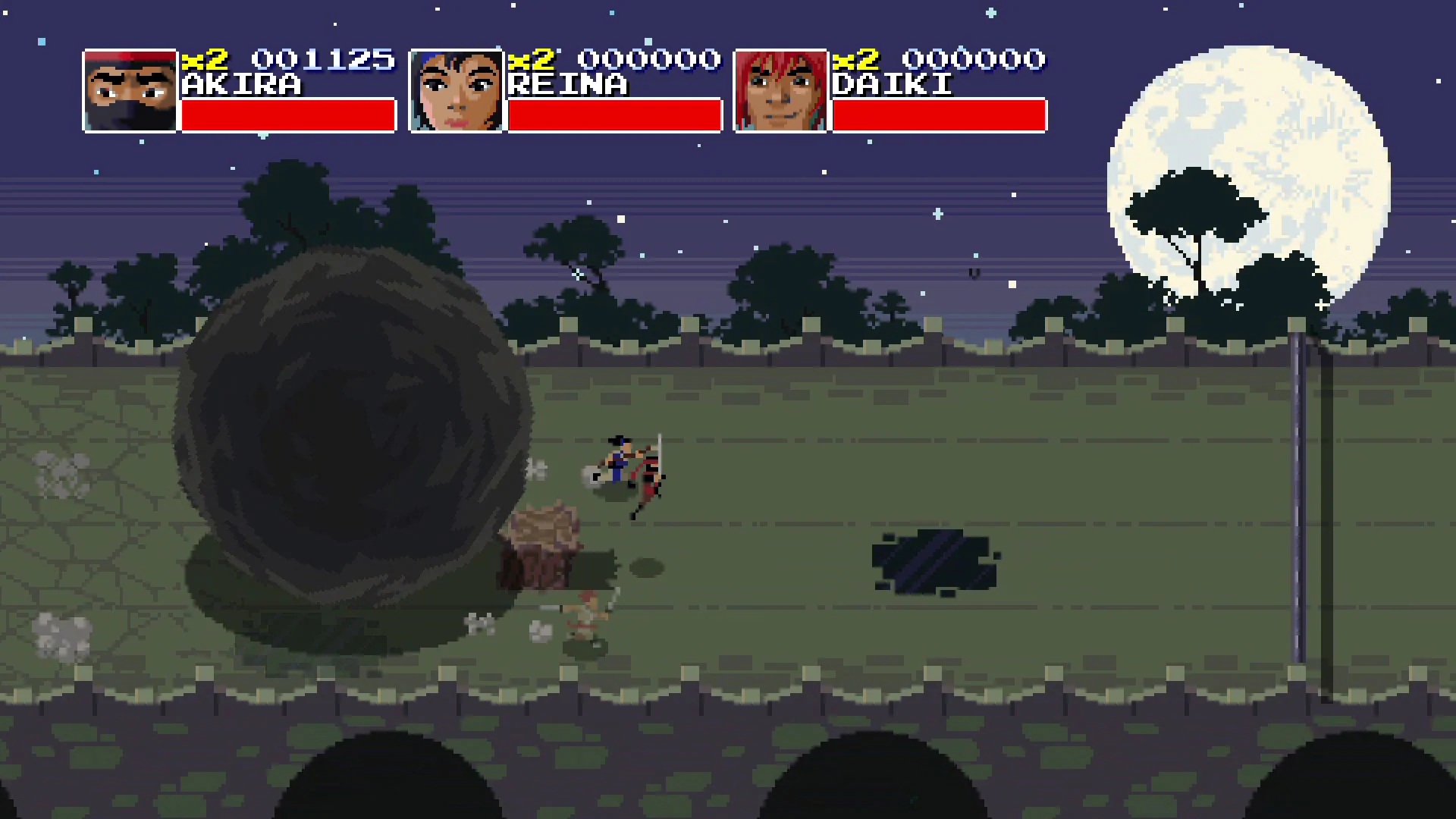Select Reina's character portrait

[457, 90]
